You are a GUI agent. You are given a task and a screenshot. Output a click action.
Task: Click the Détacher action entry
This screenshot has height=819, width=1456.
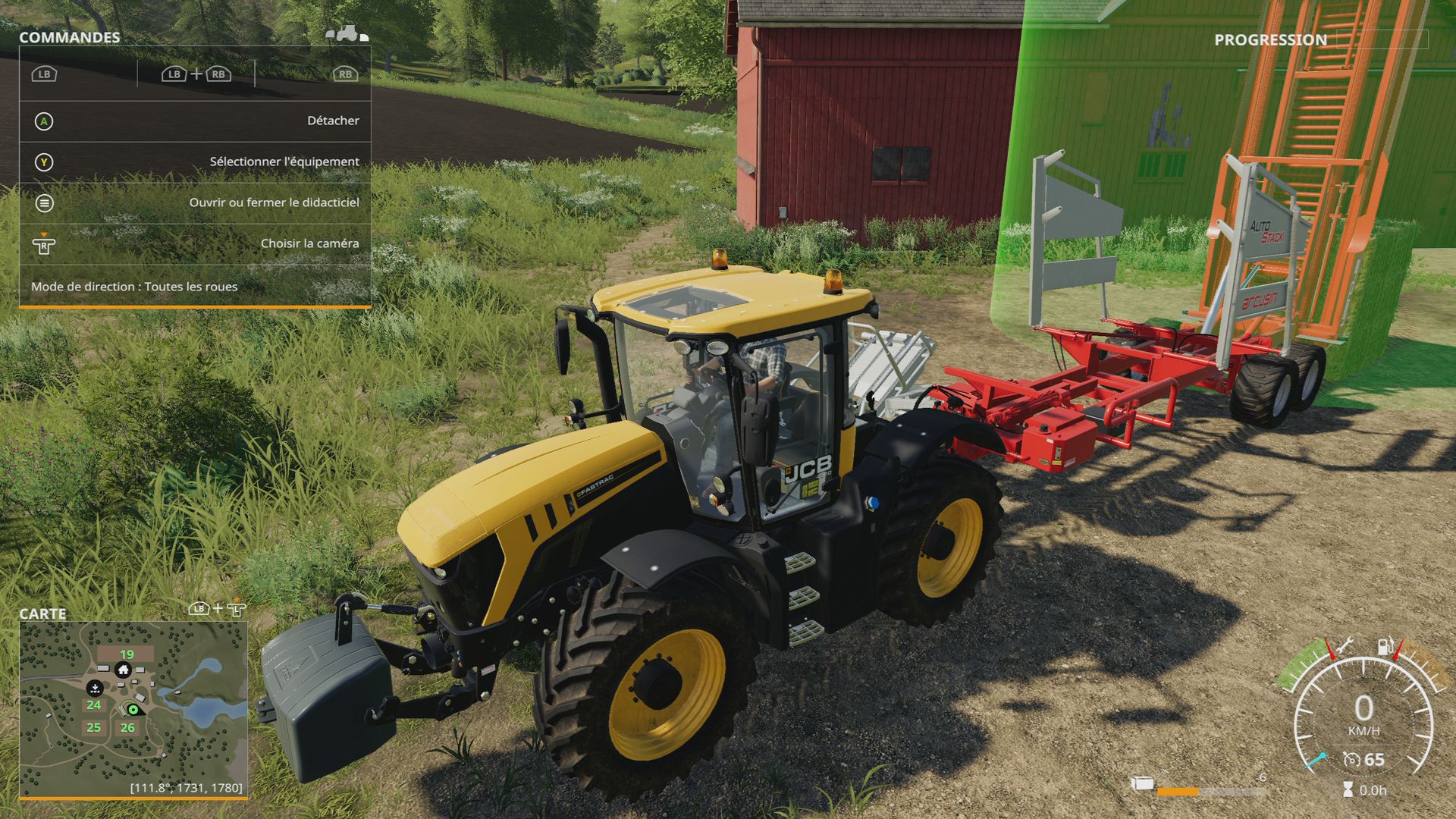[x=334, y=120]
